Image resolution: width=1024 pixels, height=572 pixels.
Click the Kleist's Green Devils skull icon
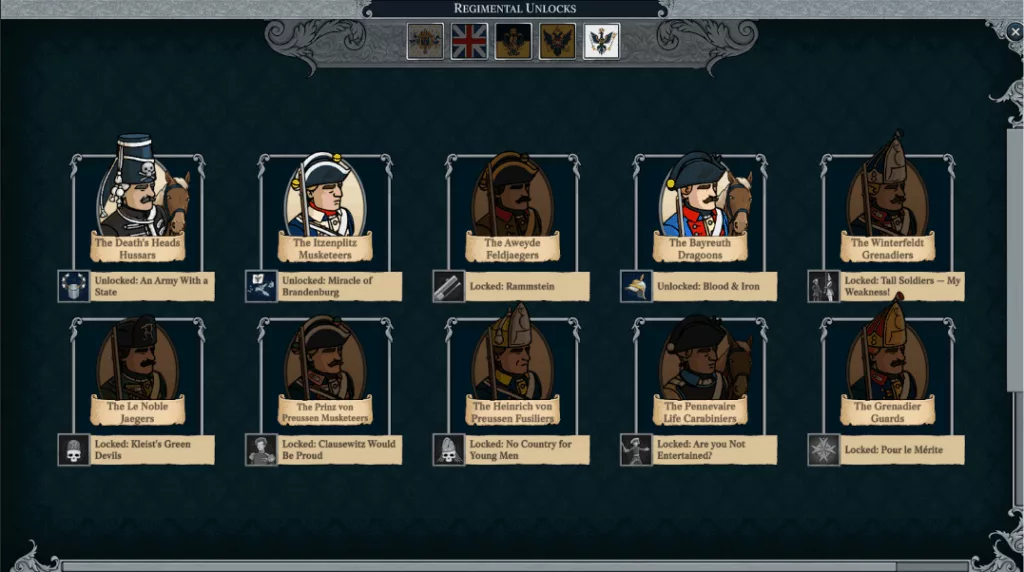point(73,450)
